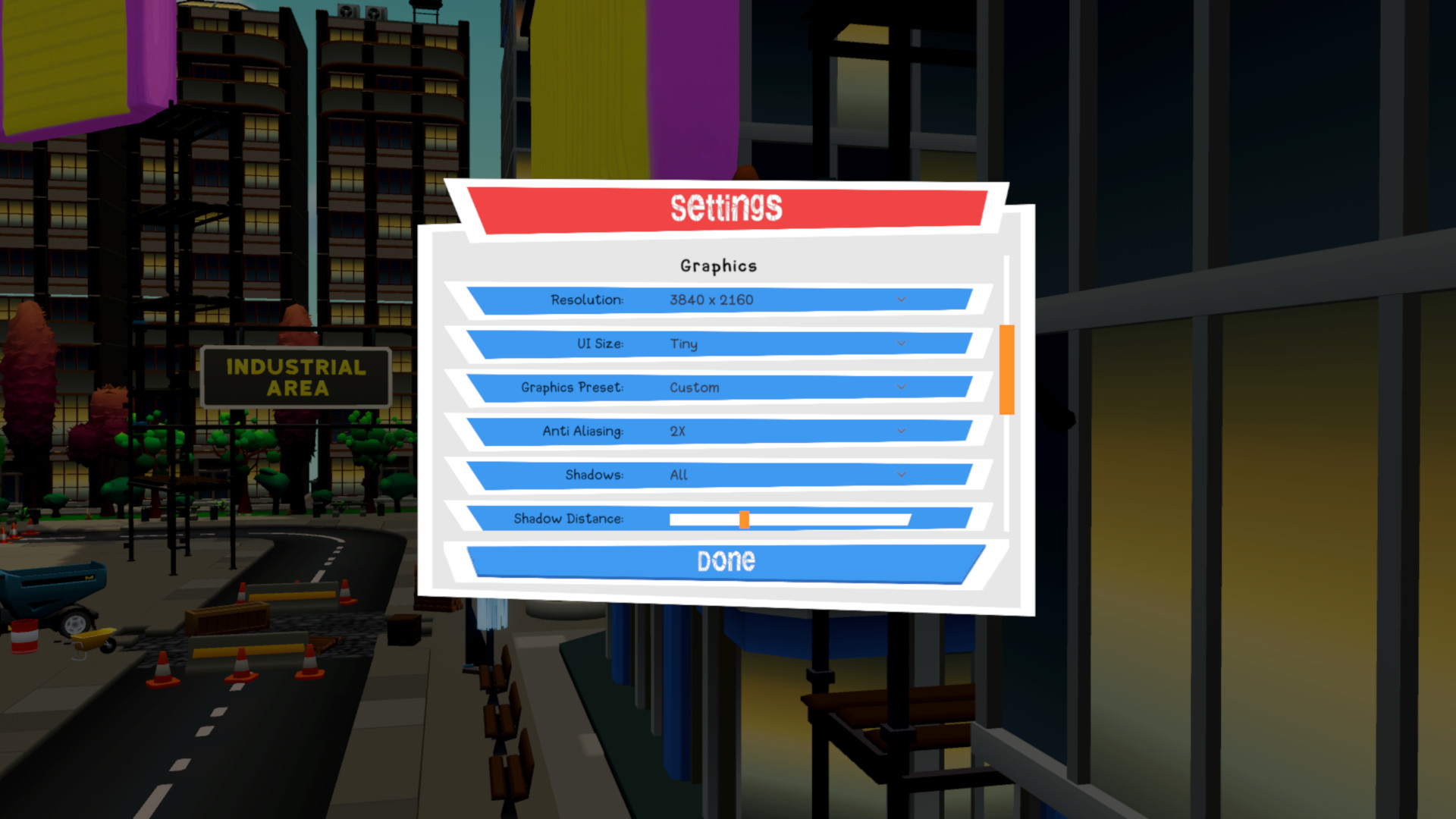Click the All shadows value
Viewport: 1456px width, 819px height.
tap(676, 475)
